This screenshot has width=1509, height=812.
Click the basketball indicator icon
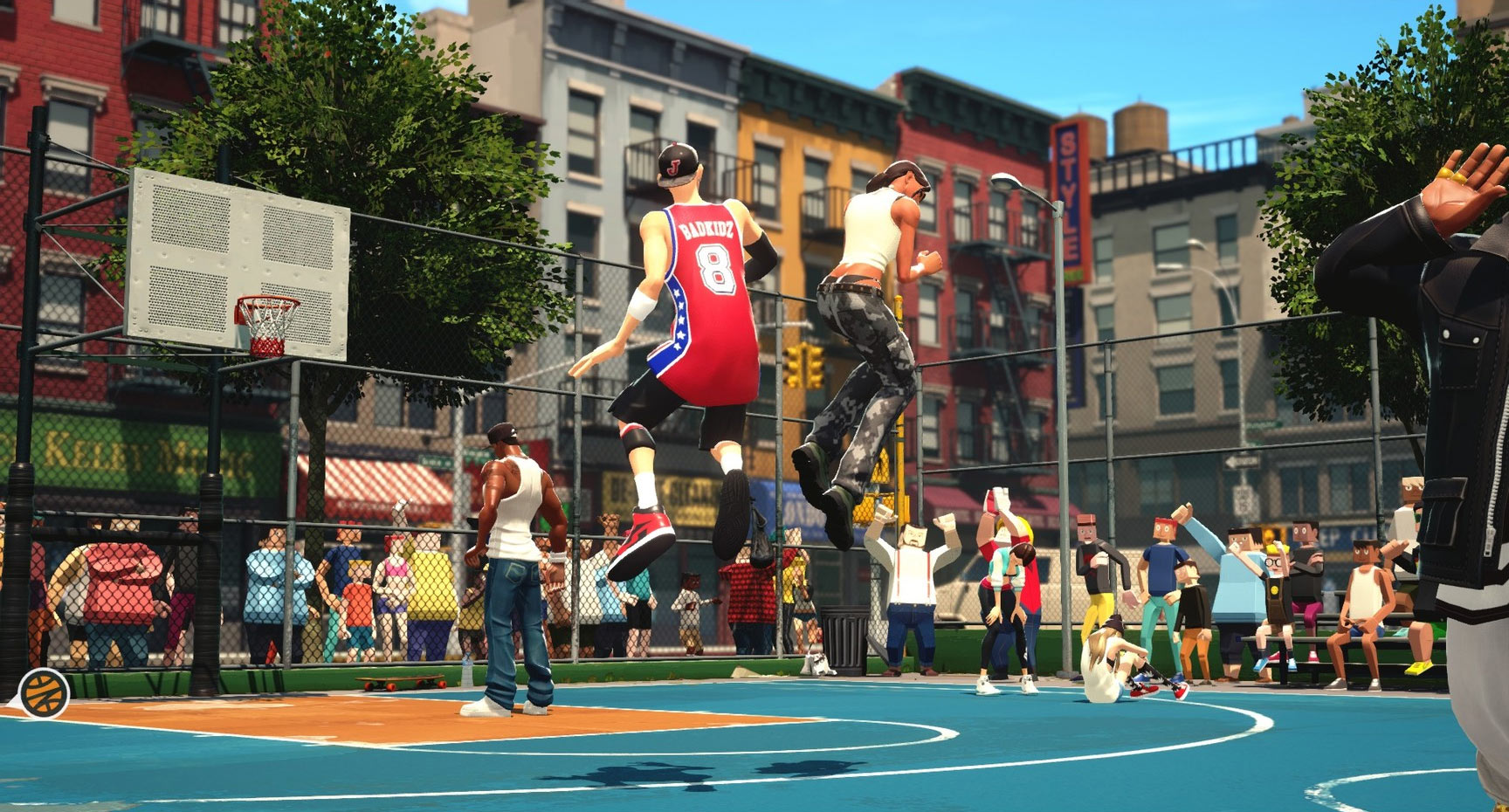tap(44, 692)
